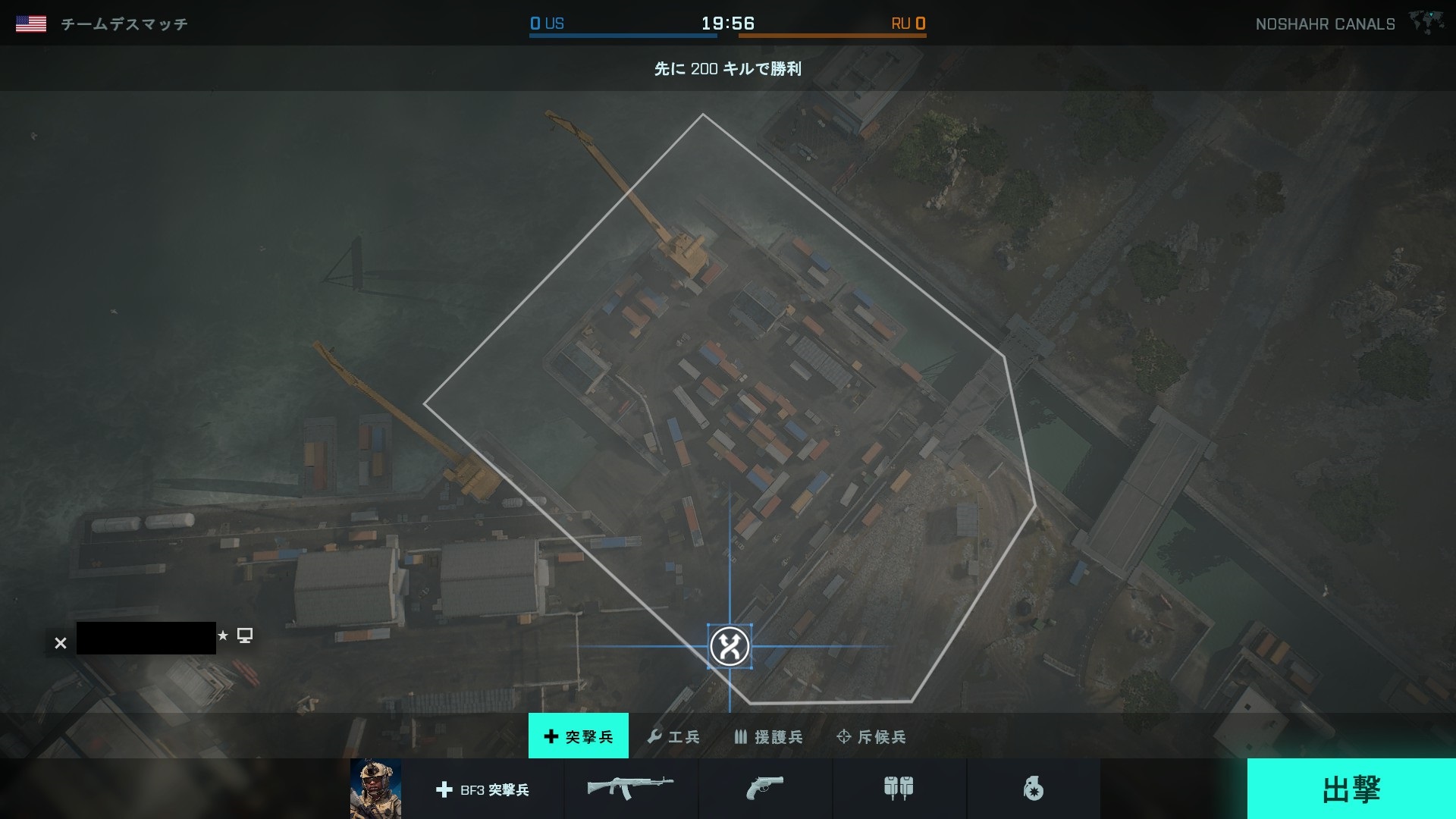This screenshot has height=819, width=1456.
Task: Open the revolver sidearm slot
Action: pos(764,789)
